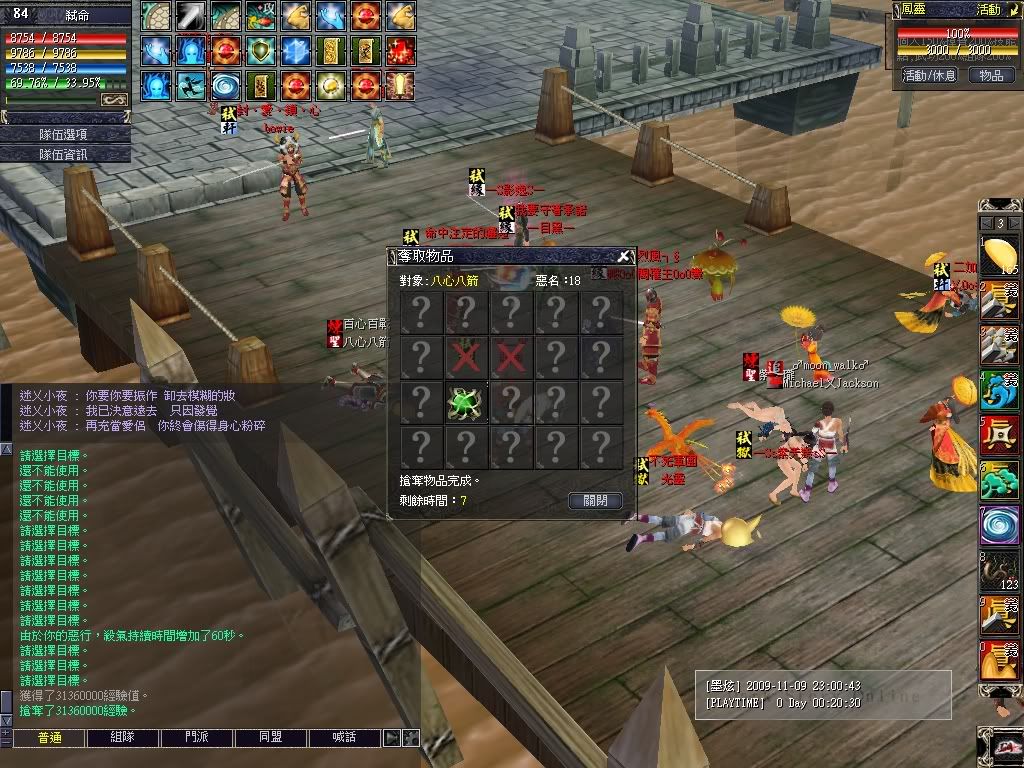Viewport: 1024px width, 768px height.
Task: Activate the ice crystal skill icon
Action: coord(297,50)
